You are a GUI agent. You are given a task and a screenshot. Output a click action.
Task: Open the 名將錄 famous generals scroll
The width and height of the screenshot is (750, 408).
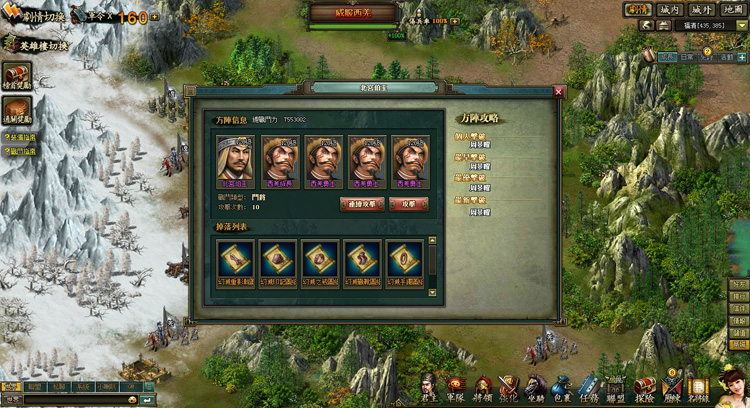(x=697, y=387)
